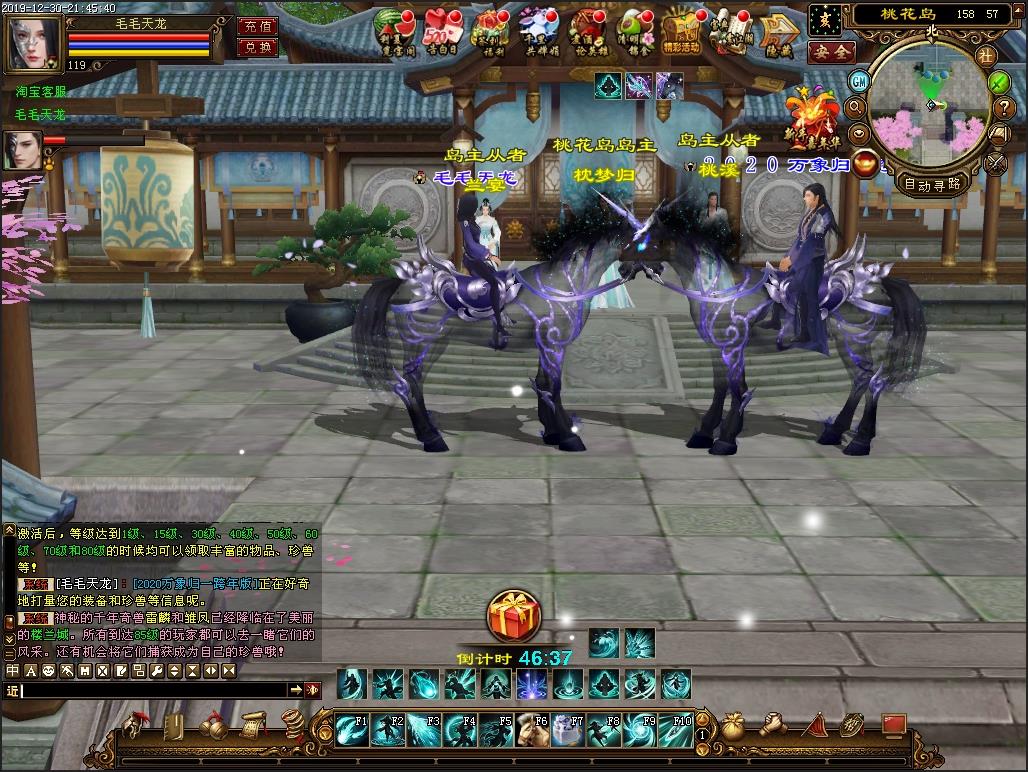Claim the red gift box countdown reward

click(514, 615)
